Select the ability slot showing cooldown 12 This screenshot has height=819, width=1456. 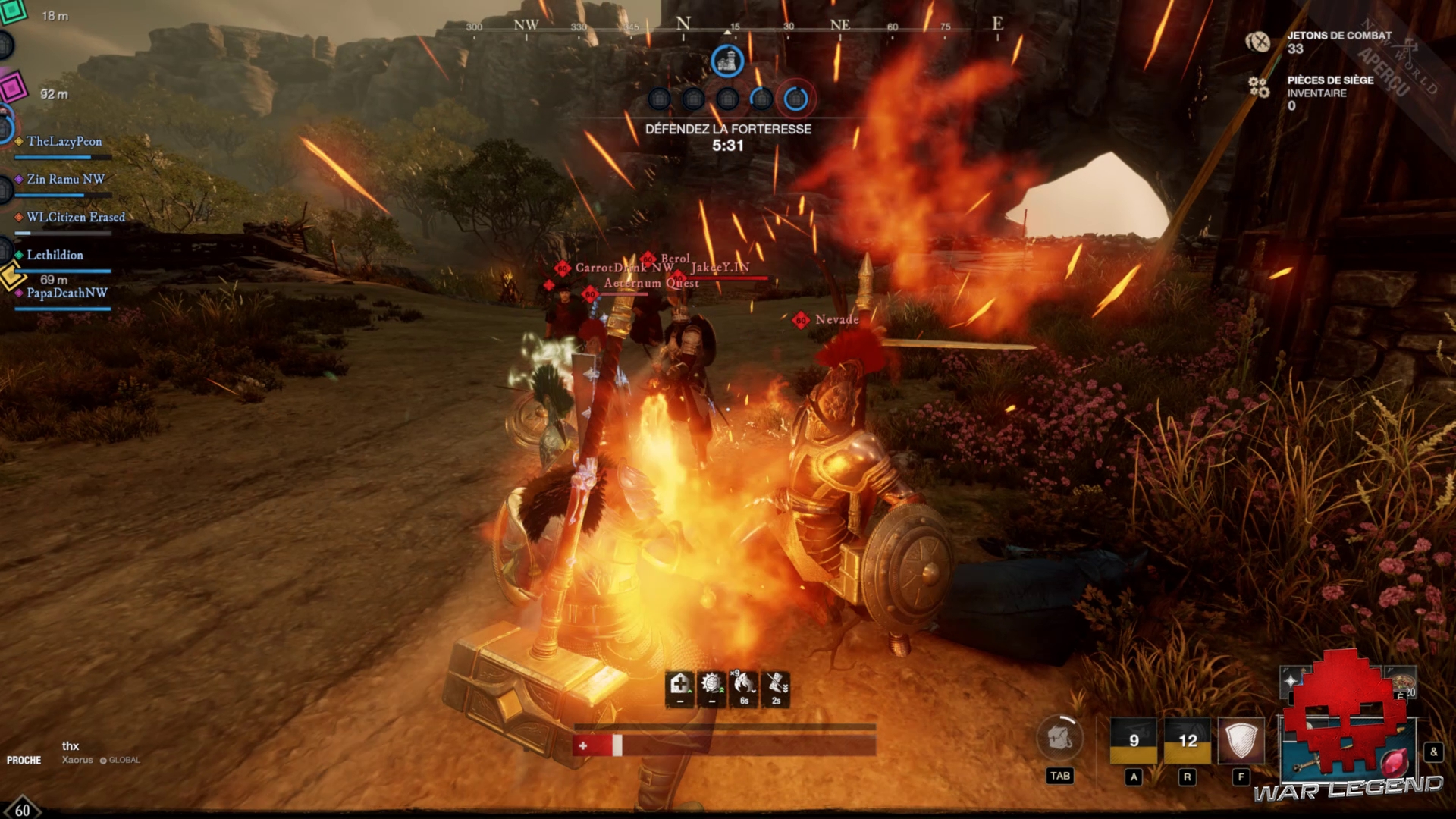click(1187, 740)
